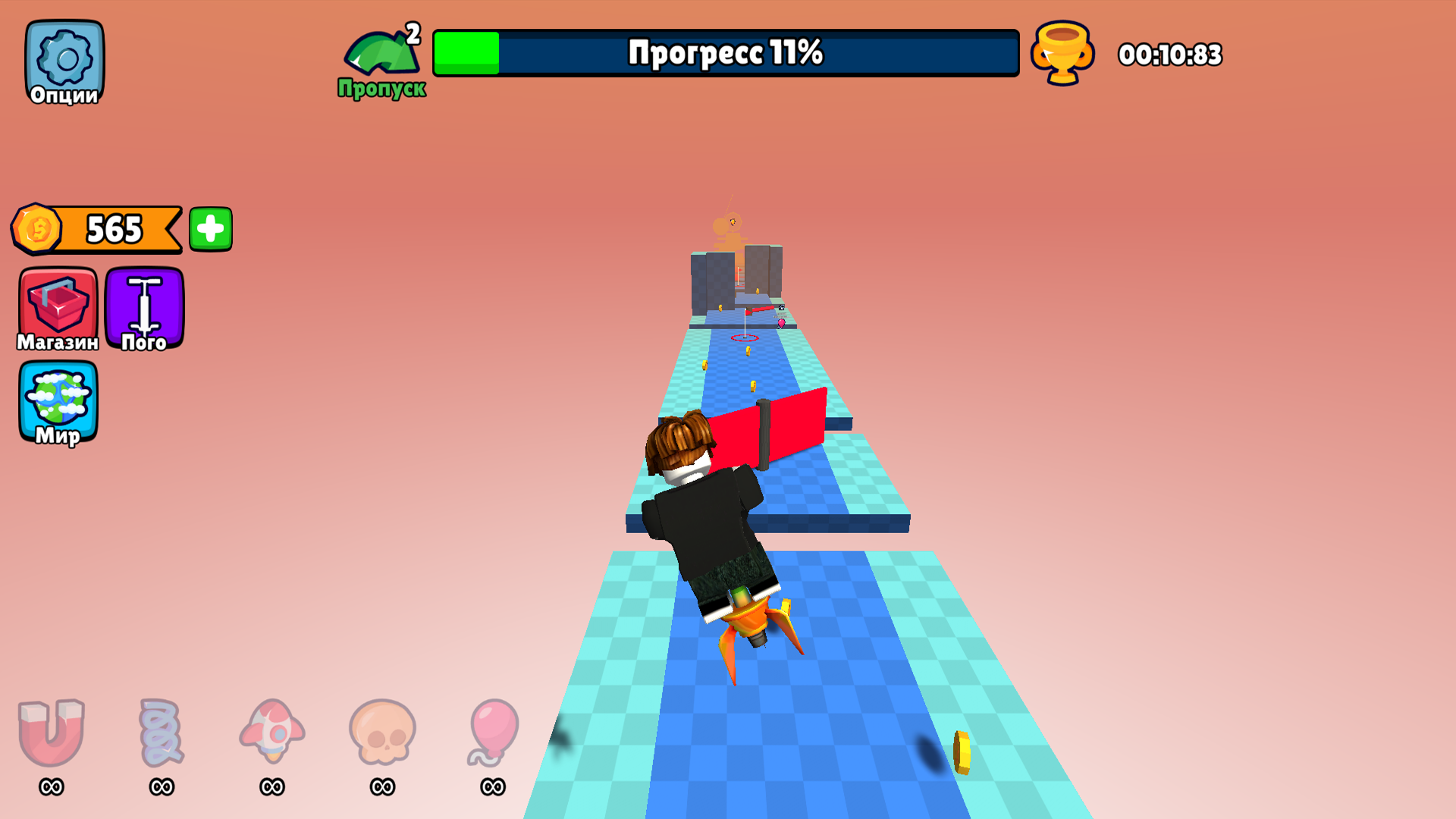
Task: Open the Мир world selection icon
Action: (x=59, y=402)
